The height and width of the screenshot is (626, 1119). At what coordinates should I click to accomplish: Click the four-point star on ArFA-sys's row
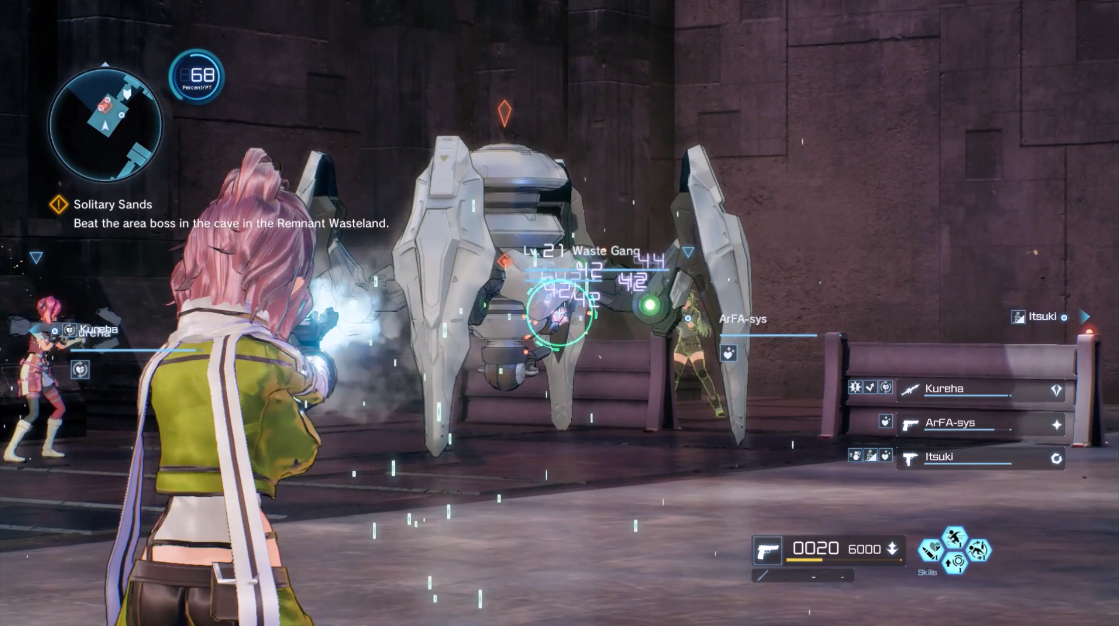click(1057, 424)
